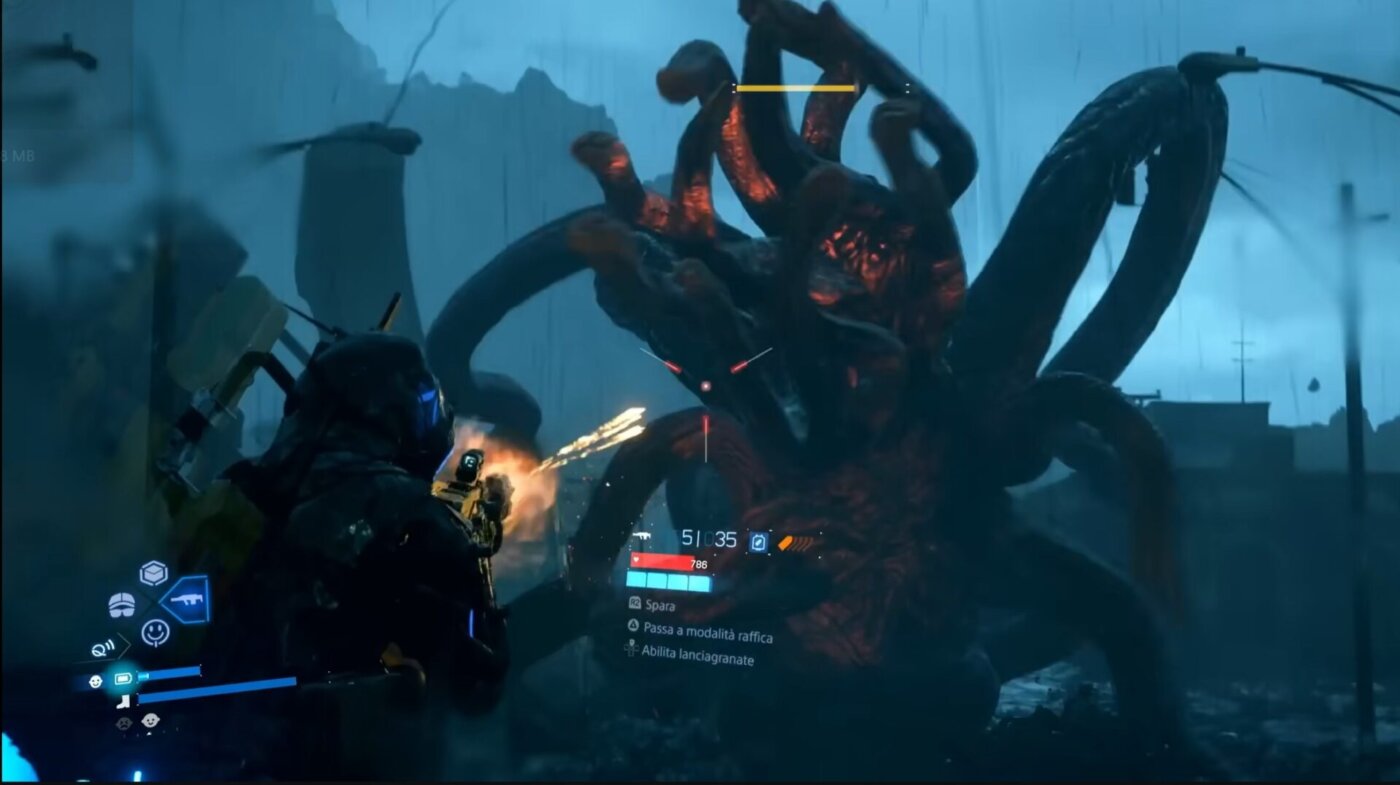Click the battery icon beside the blue bar
This screenshot has width=1400, height=785.
(122, 679)
